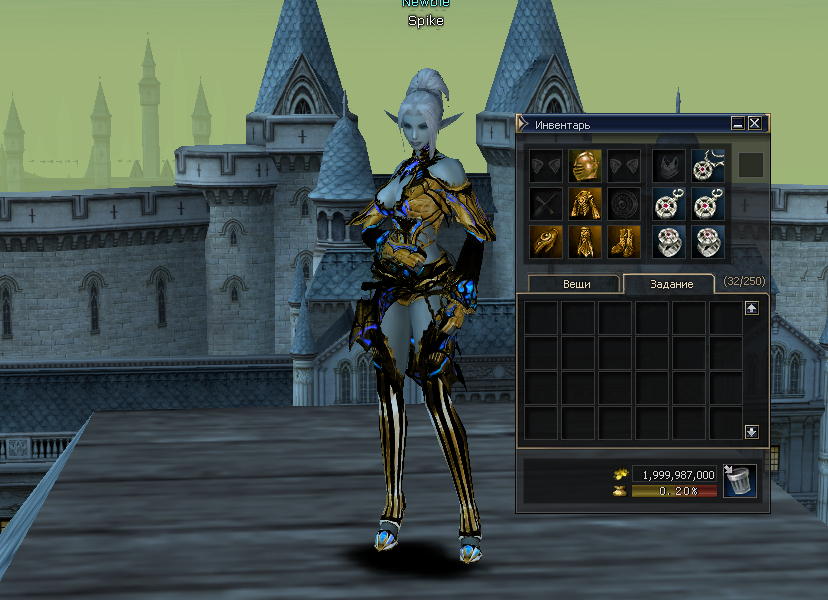Choose the equipped golden gloves slot
Viewport: 828px width, 600px height.
tap(545, 241)
